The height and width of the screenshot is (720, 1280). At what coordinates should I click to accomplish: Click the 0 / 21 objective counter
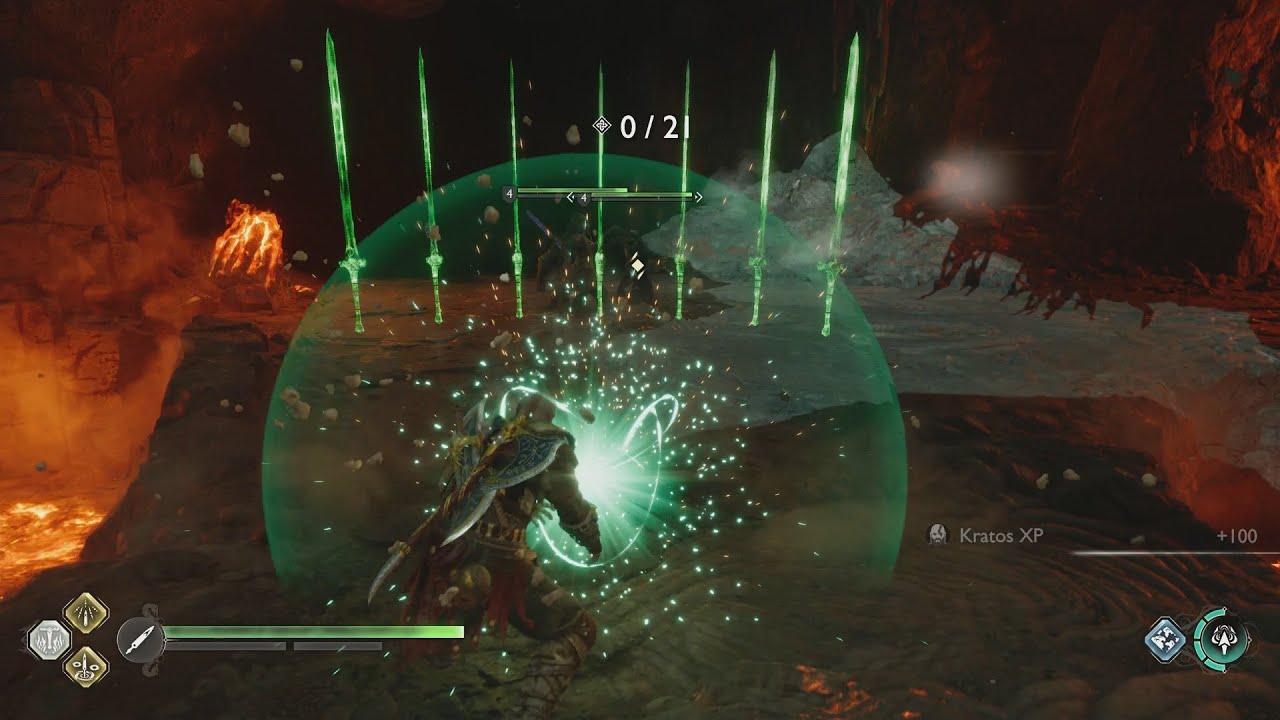(x=643, y=126)
